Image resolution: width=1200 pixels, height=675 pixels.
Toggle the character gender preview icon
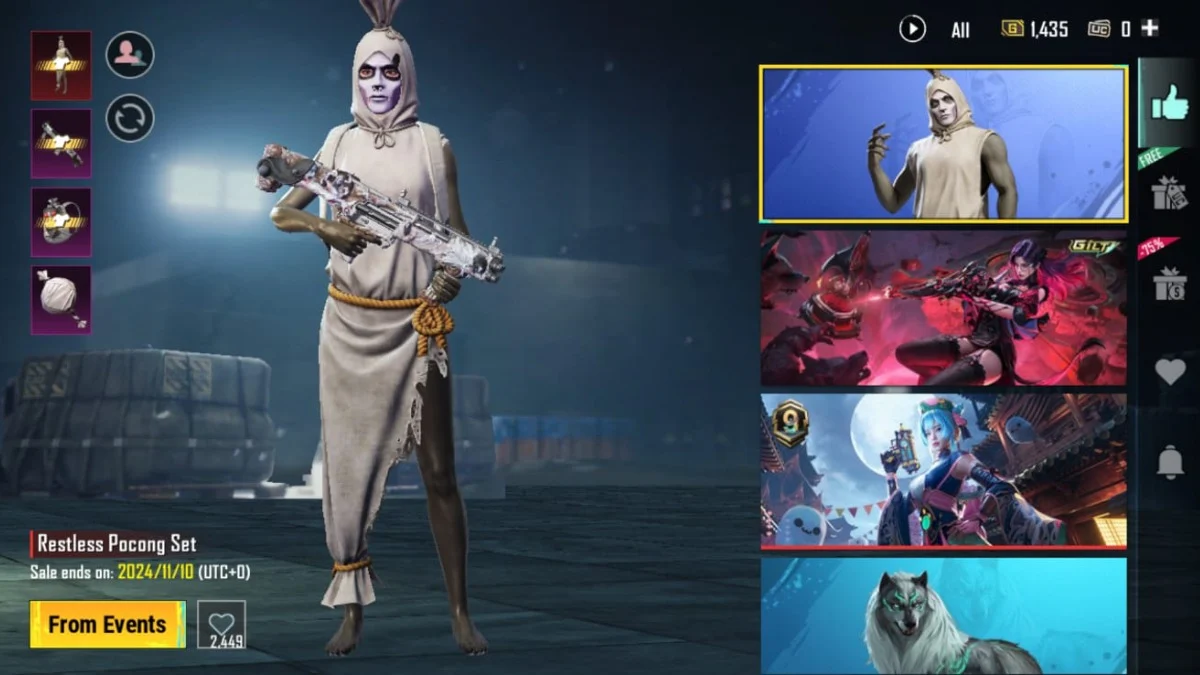[x=130, y=54]
